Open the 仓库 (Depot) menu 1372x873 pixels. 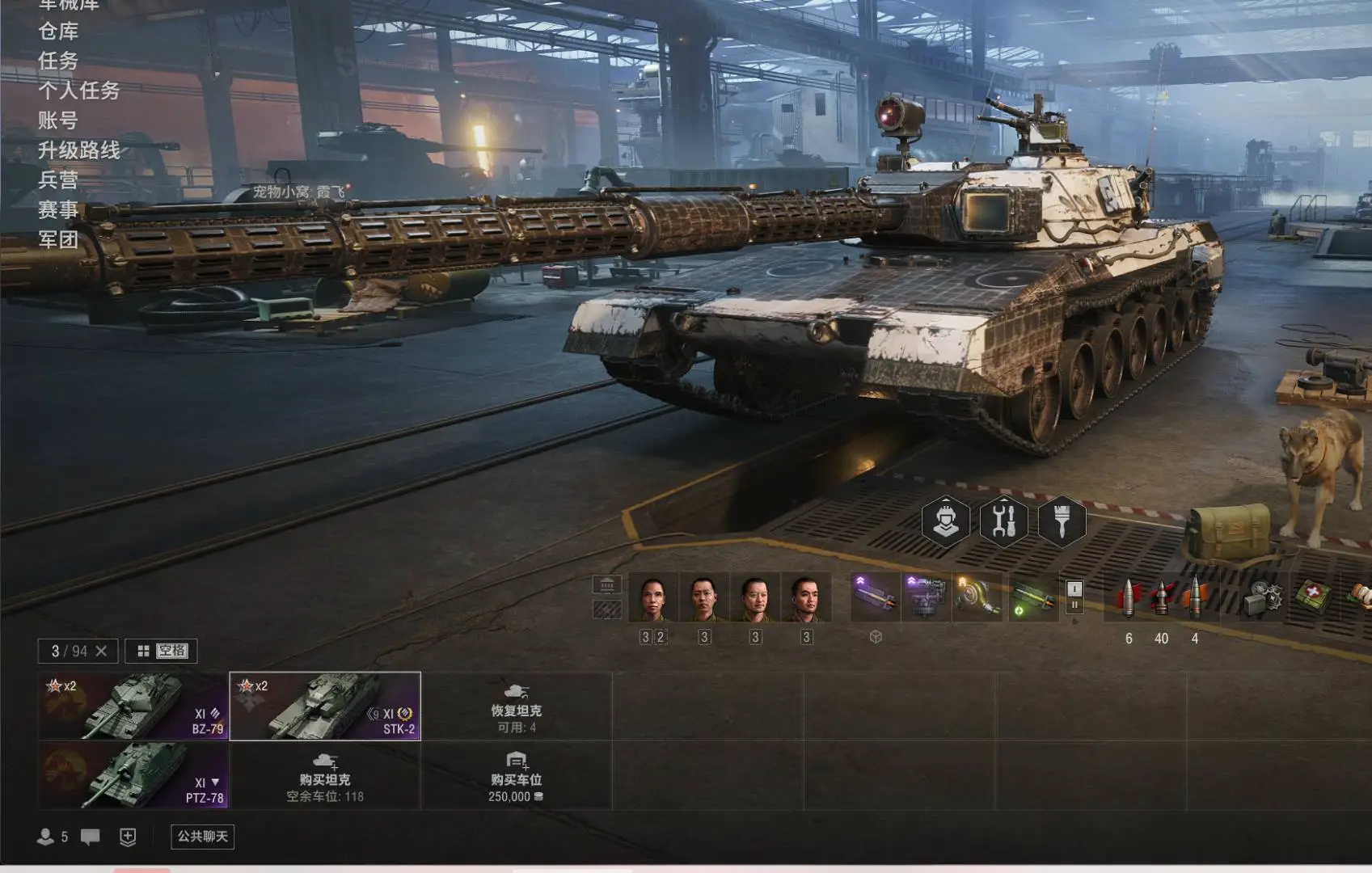[x=58, y=32]
